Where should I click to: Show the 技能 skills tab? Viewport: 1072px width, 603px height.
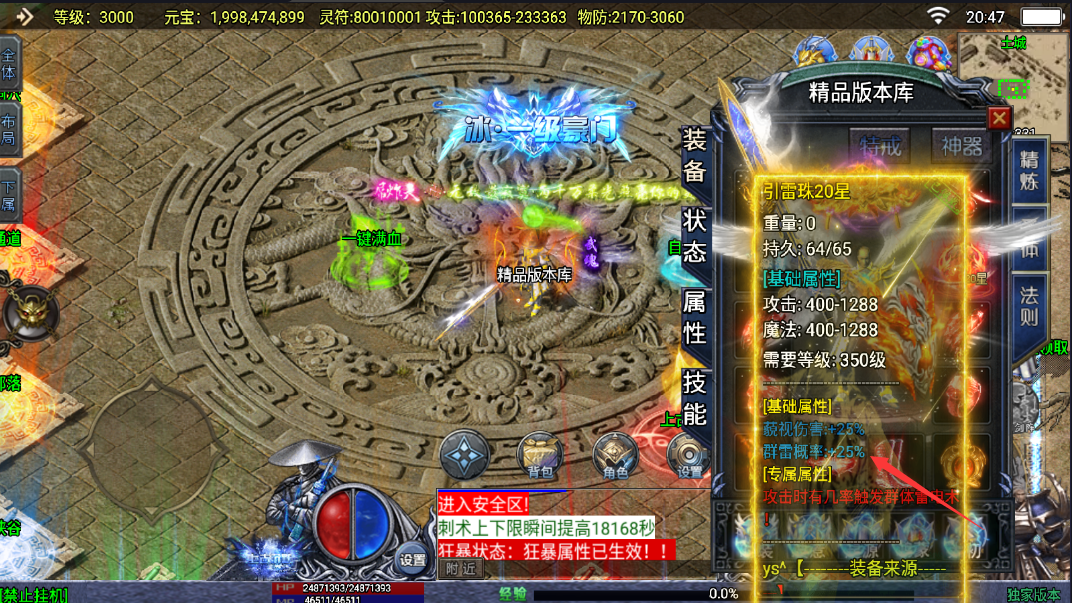[x=695, y=397]
